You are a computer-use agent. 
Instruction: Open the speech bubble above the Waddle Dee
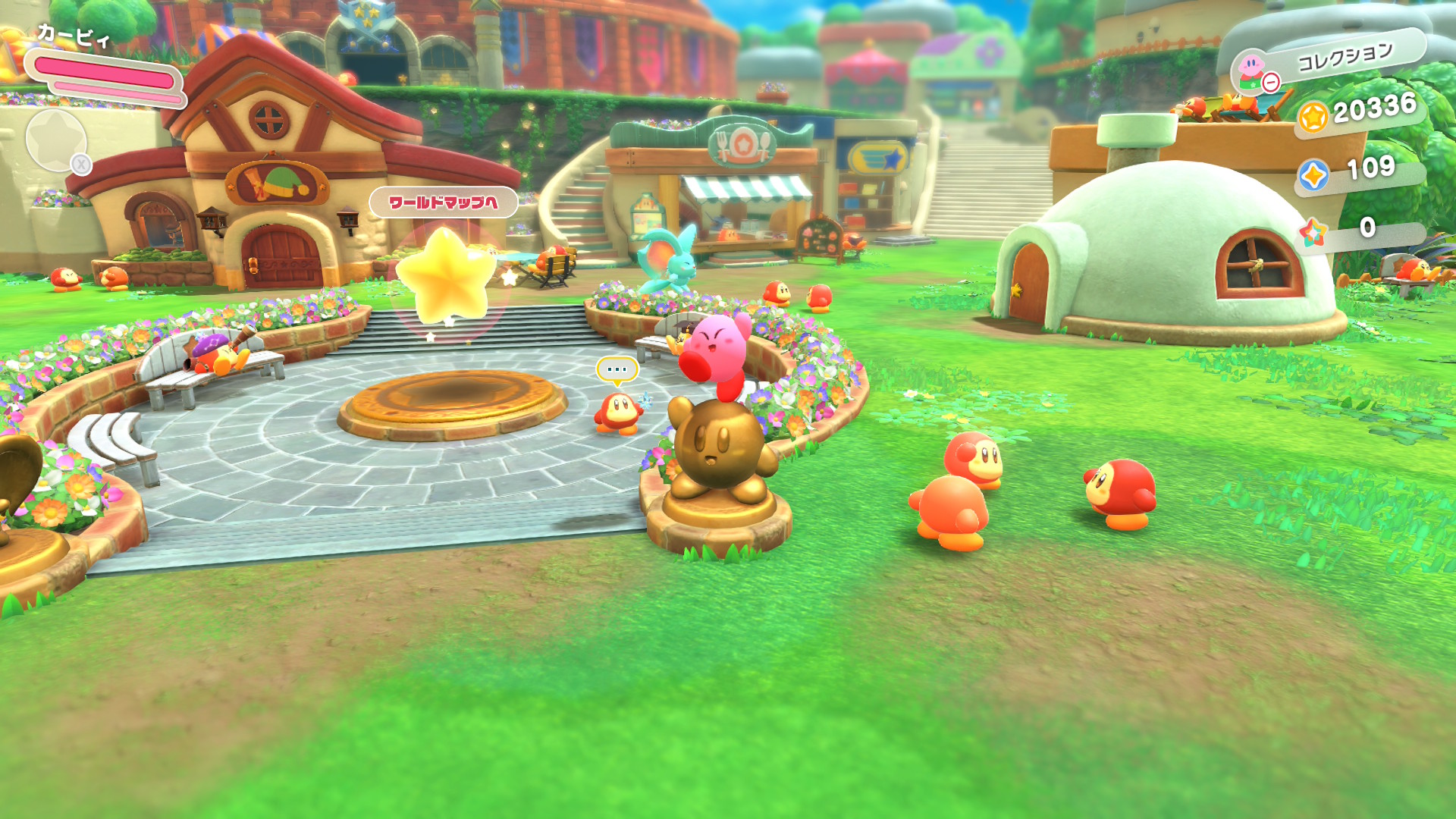click(617, 370)
